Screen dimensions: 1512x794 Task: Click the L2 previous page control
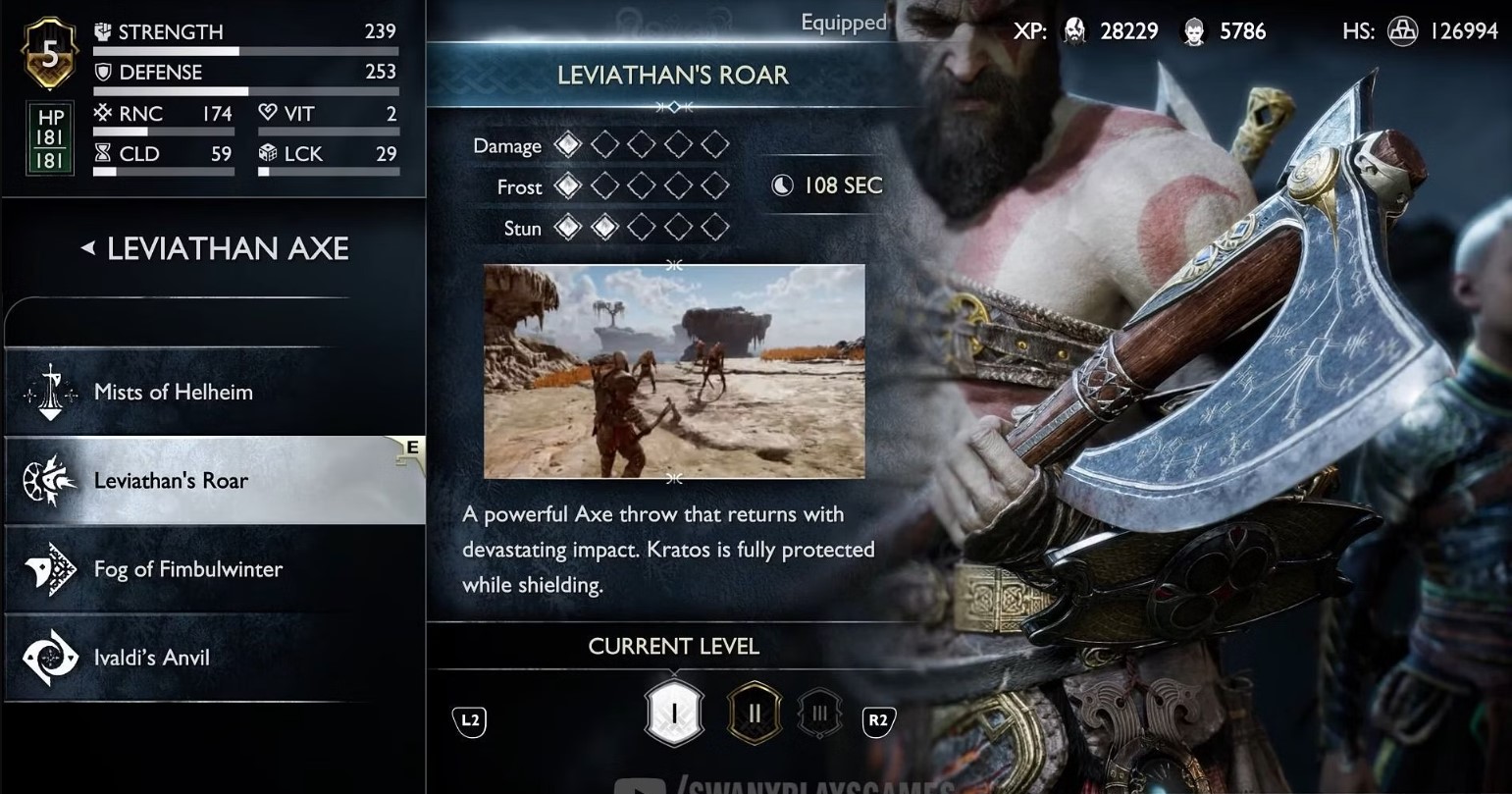pyautogui.click(x=469, y=719)
